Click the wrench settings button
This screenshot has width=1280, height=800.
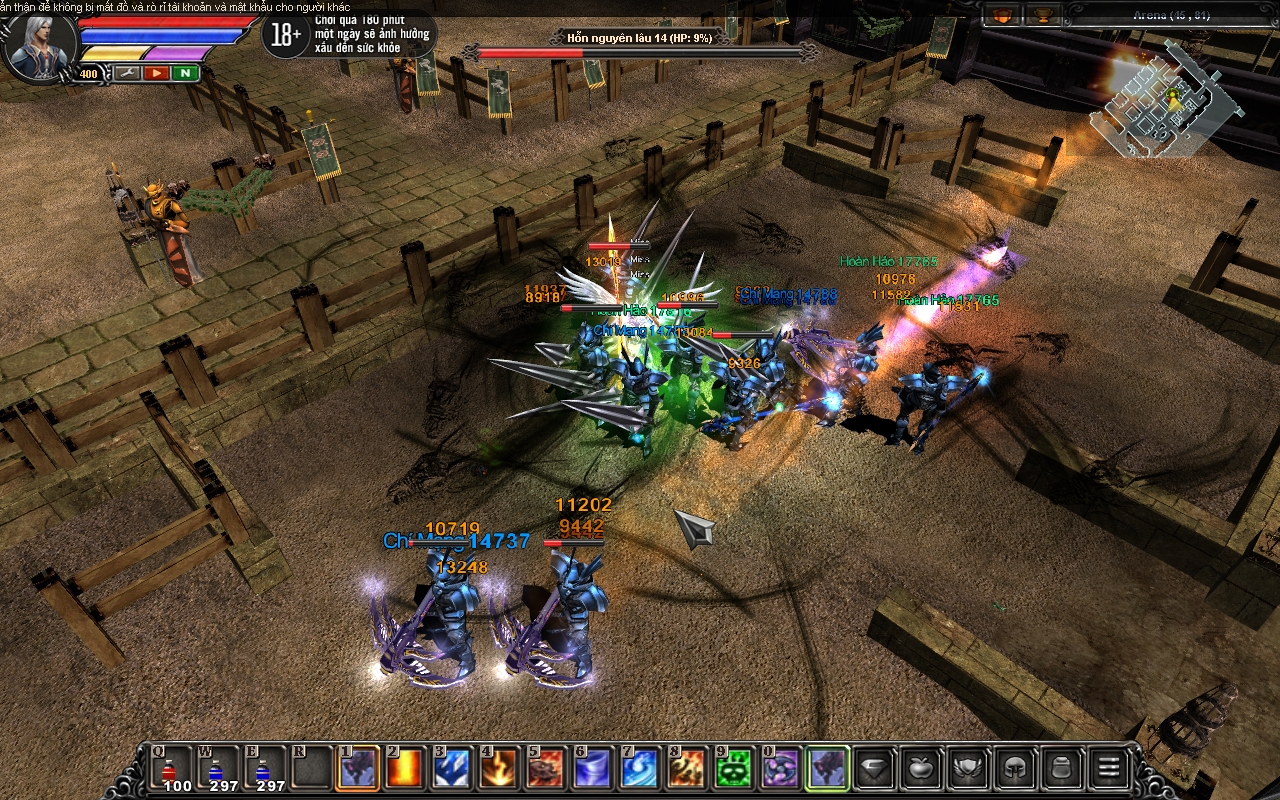[x=126, y=73]
